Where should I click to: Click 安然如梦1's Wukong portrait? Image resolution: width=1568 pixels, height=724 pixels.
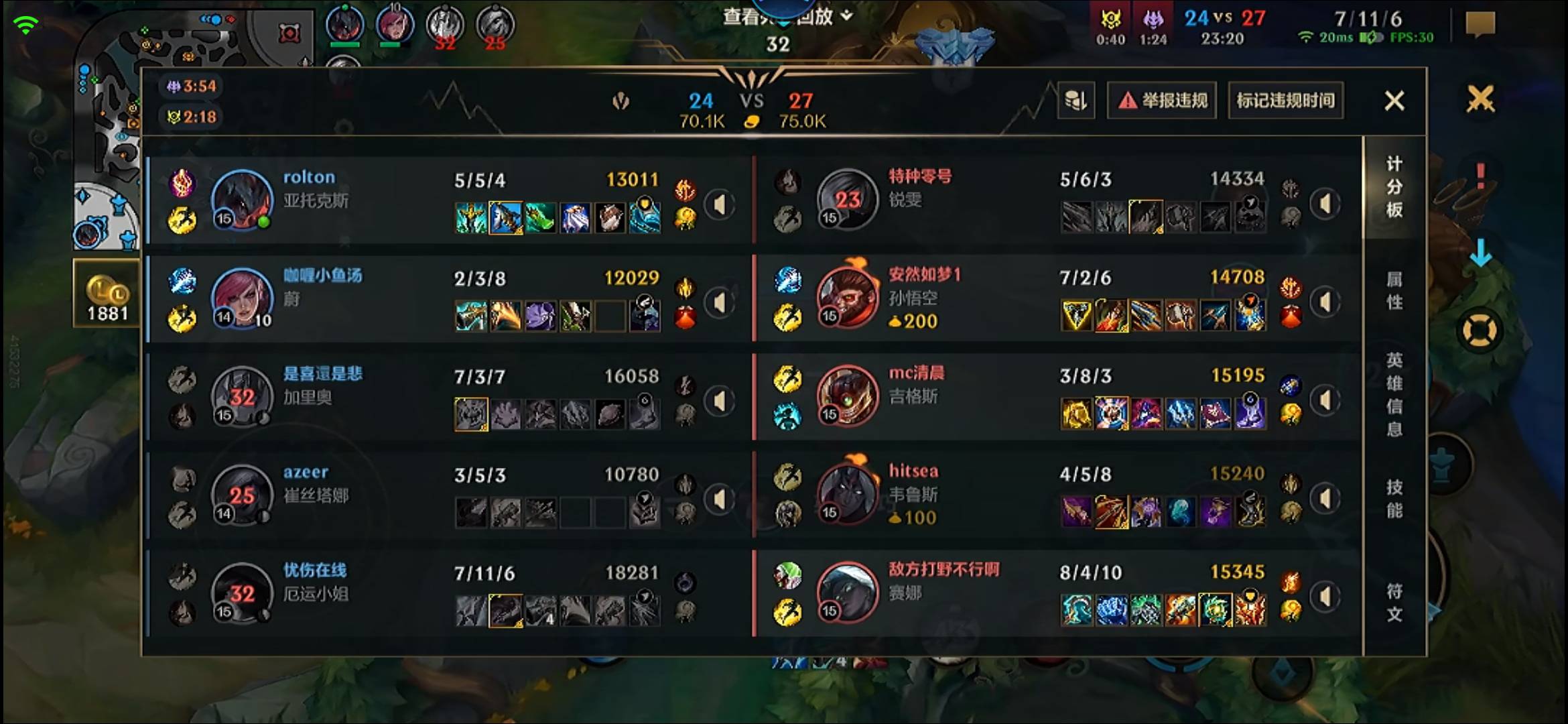[847, 298]
